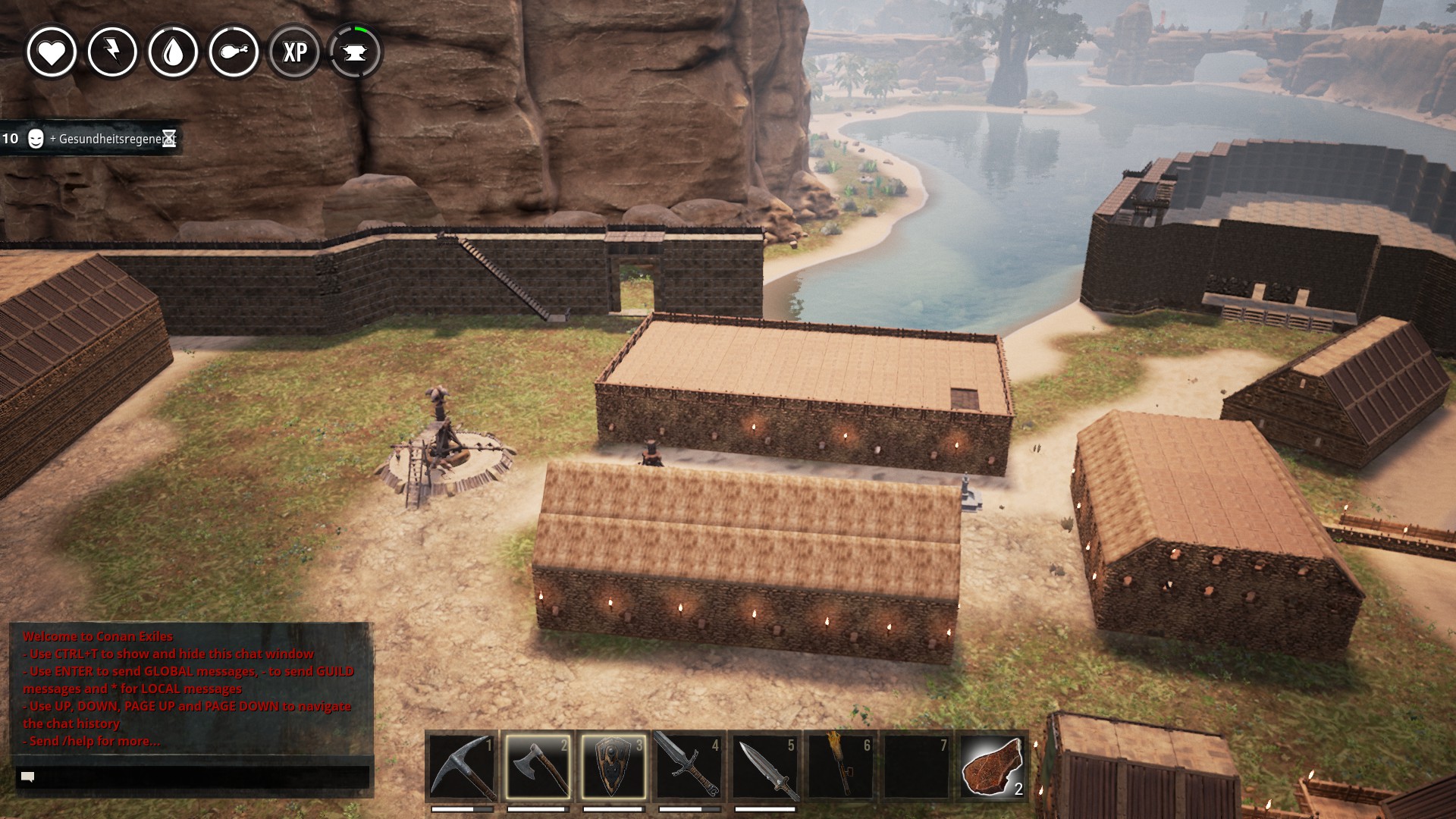Click the anvil encumbrance icon
The image size is (1456, 819).
point(355,52)
